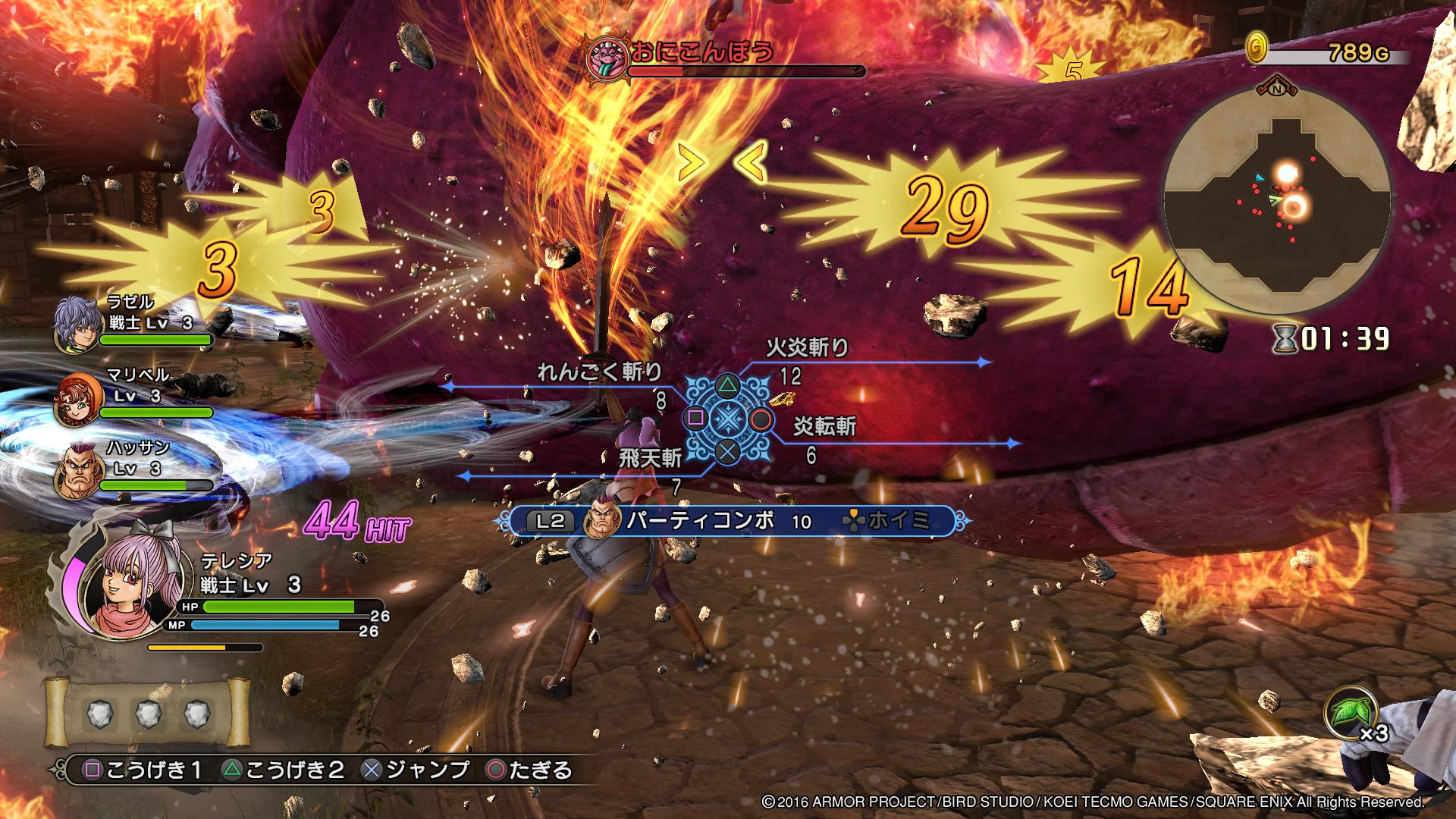Open the パーティコンボ bar

[x=699, y=521]
